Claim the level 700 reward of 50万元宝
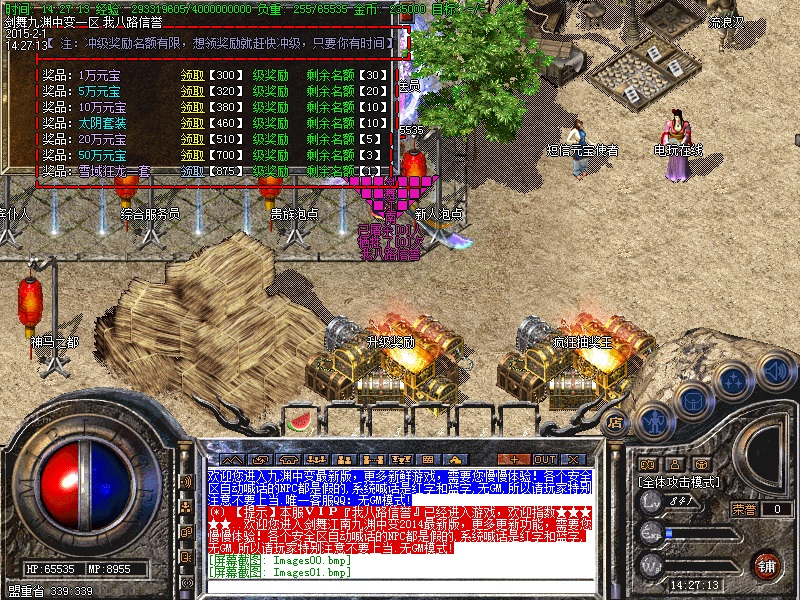The height and width of the screenshot is (600, 800). [x=191, y=155]
